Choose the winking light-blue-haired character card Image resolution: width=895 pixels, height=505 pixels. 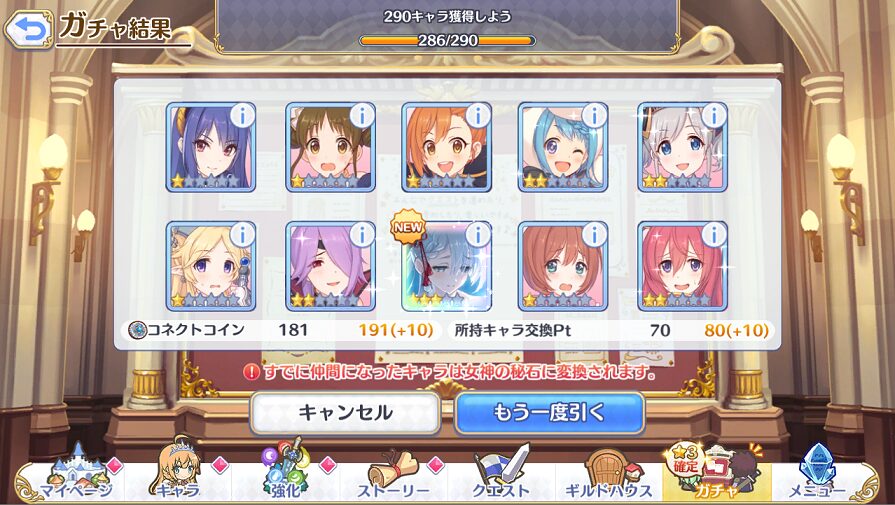pyautogui.click(x=562, y=148)
